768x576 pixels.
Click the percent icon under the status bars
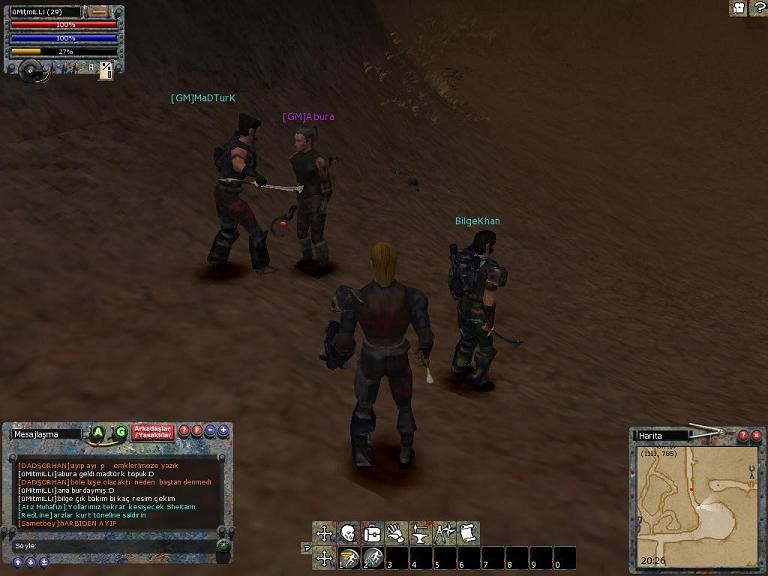(106, 70)
